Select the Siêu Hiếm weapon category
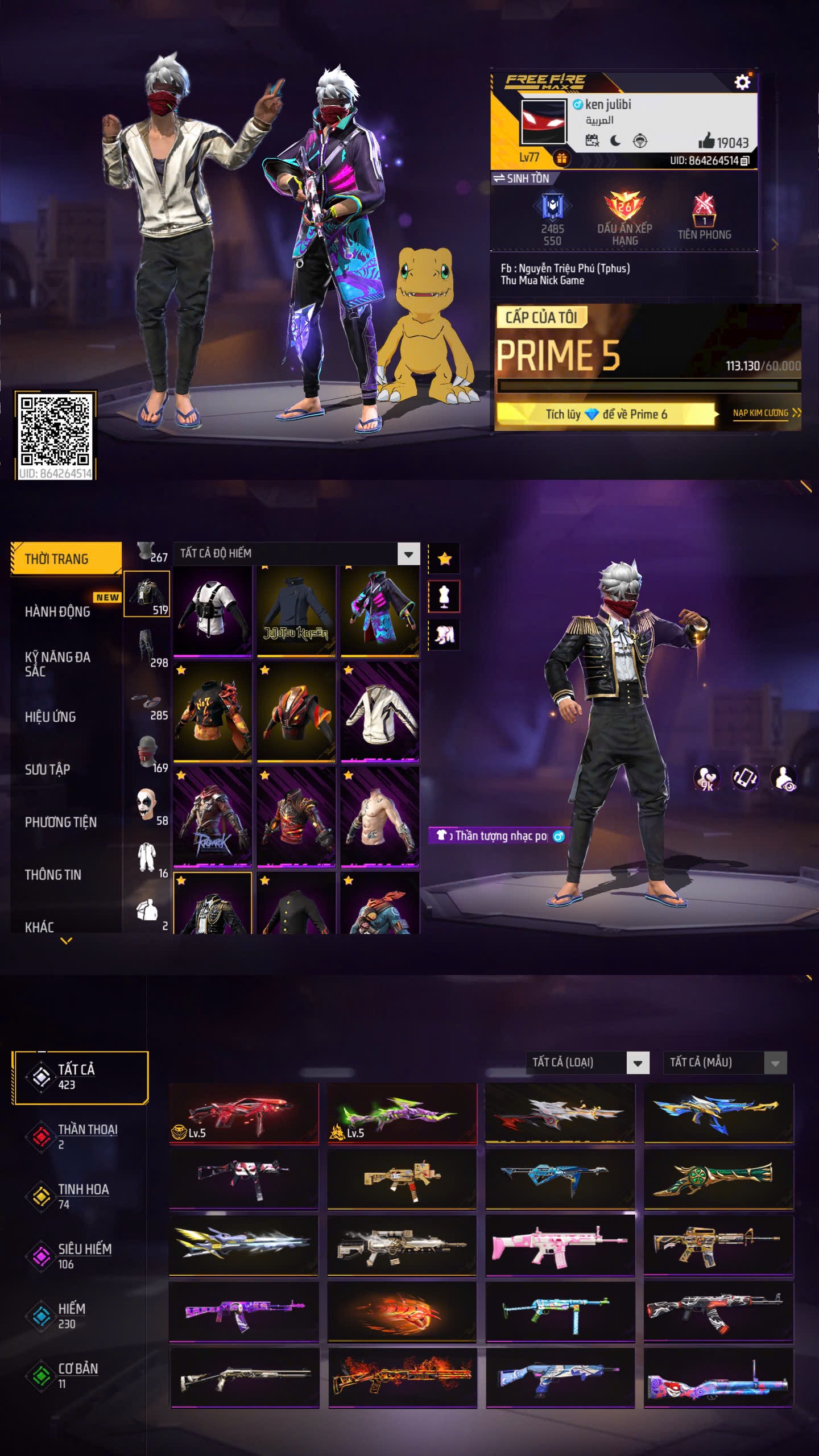Image resolution: width=819 pixels, height=1456 pixels. [x=84, y=1255]
